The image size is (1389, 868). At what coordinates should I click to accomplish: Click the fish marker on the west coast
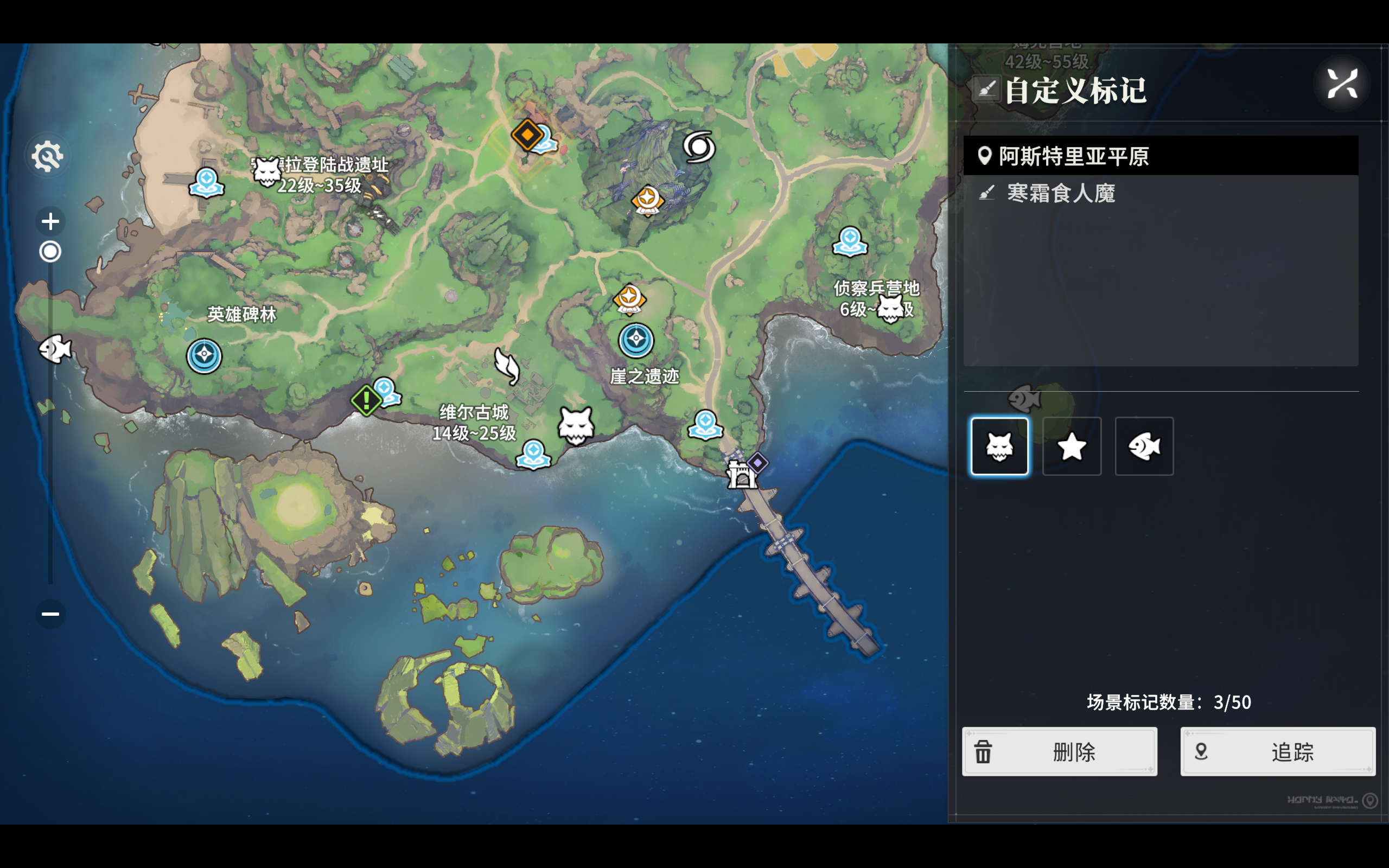click(55, 348)
